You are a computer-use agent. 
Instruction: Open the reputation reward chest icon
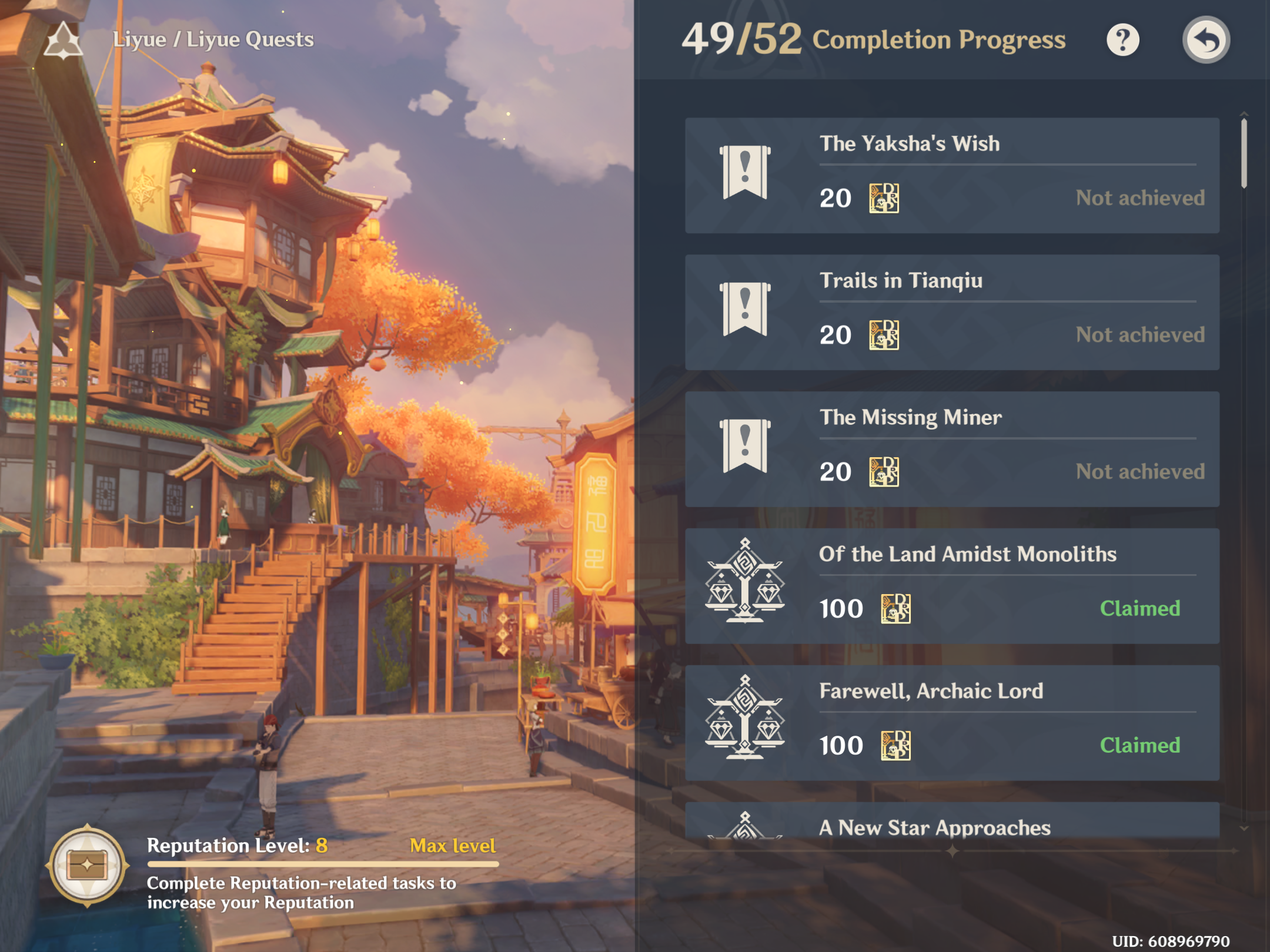(88, 866)
